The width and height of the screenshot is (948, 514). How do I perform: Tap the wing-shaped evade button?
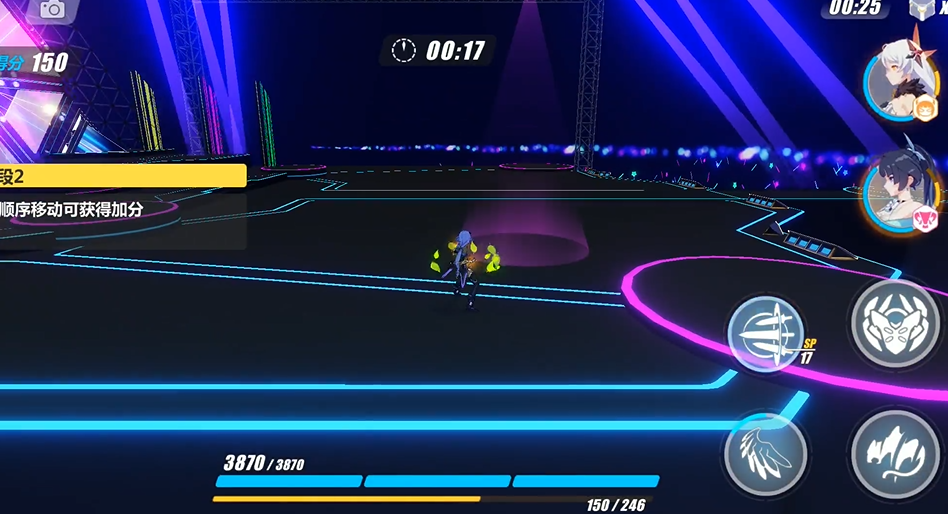pos(765,453)
